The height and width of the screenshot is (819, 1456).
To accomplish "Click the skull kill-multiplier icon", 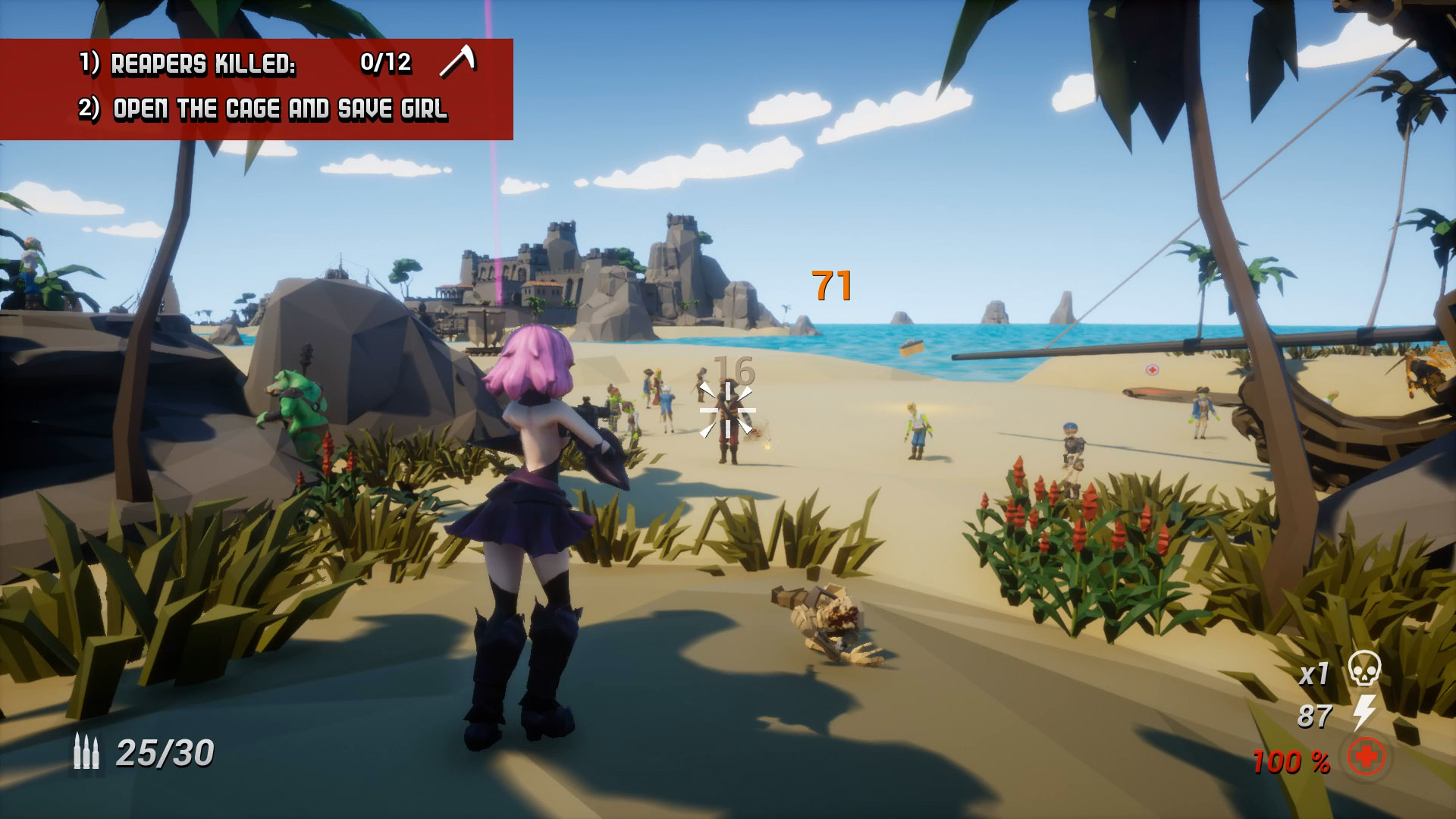I will (1364, 670).
